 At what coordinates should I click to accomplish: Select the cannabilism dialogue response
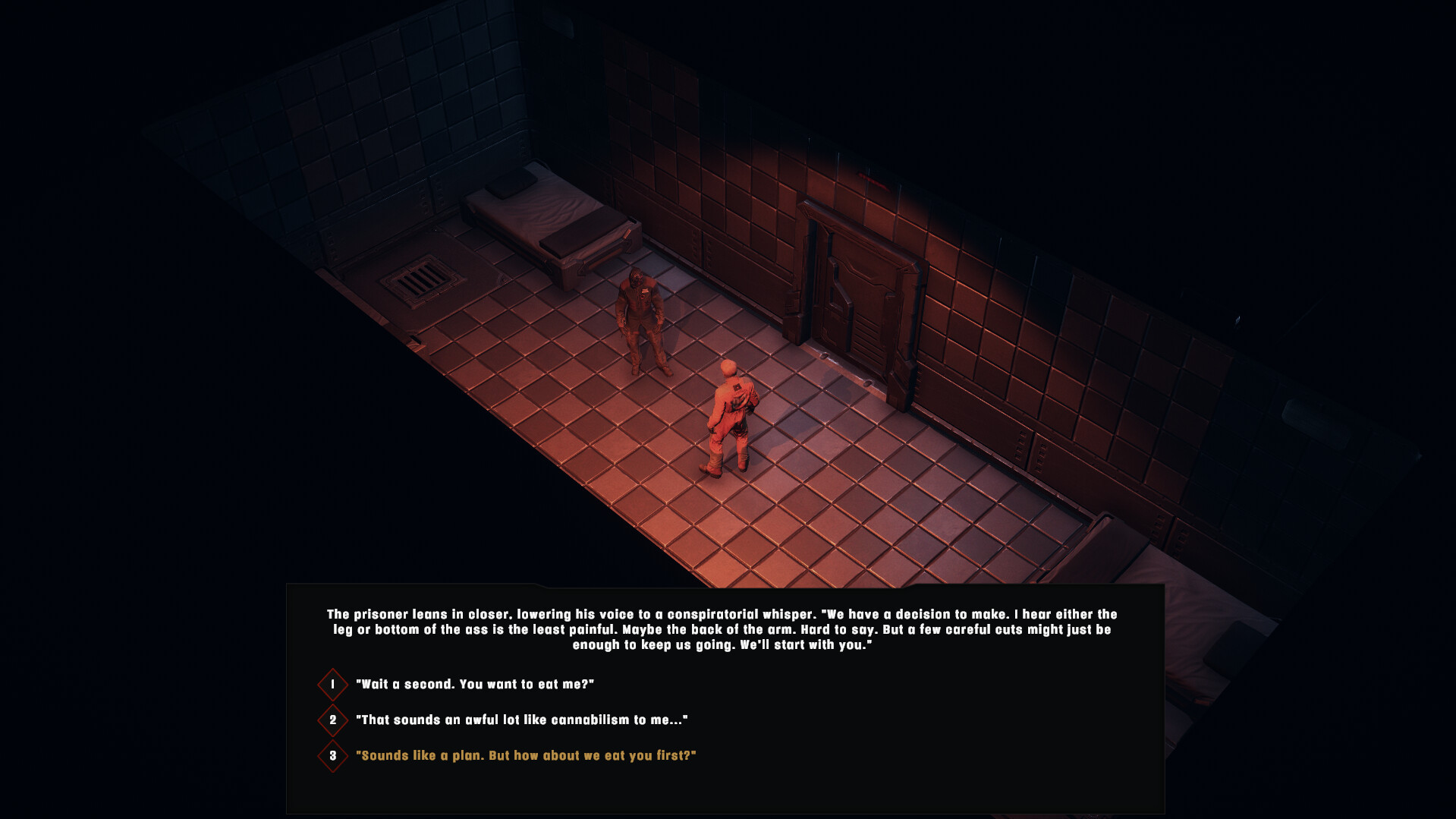521,720
